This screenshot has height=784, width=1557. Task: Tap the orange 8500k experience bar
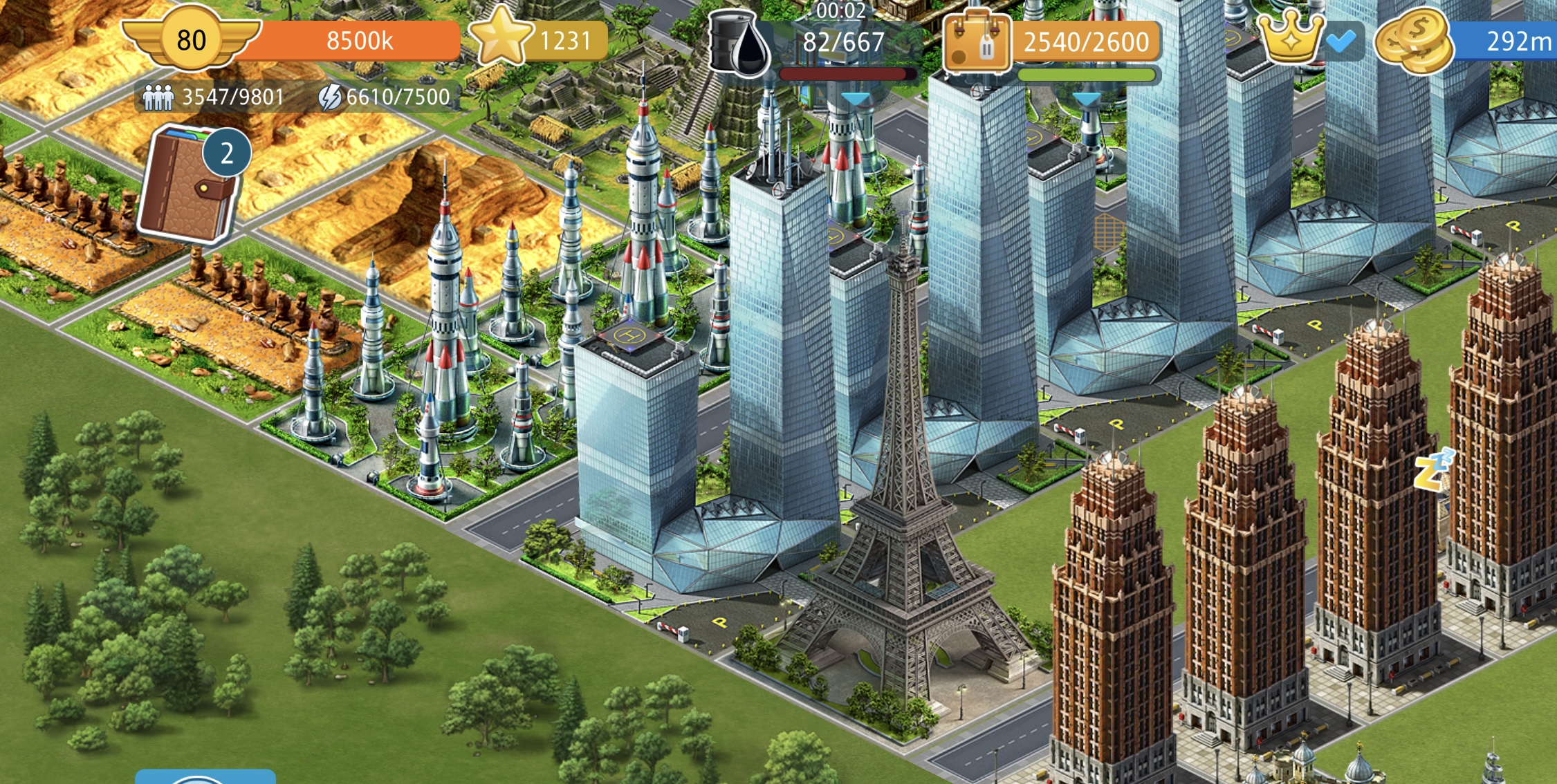pos(360,41)
